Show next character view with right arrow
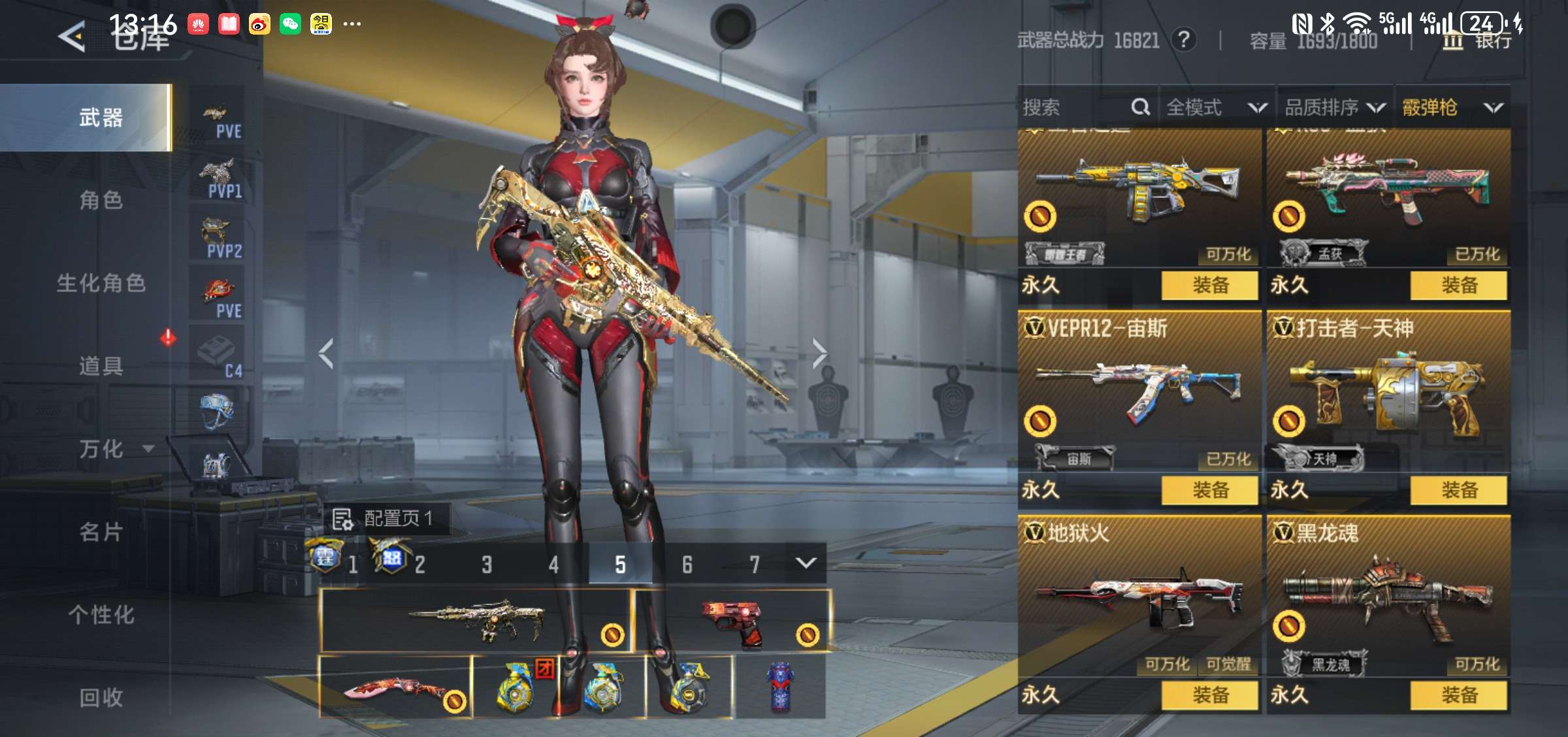The height and width of the screenshot is (737, 1568). 819,353
